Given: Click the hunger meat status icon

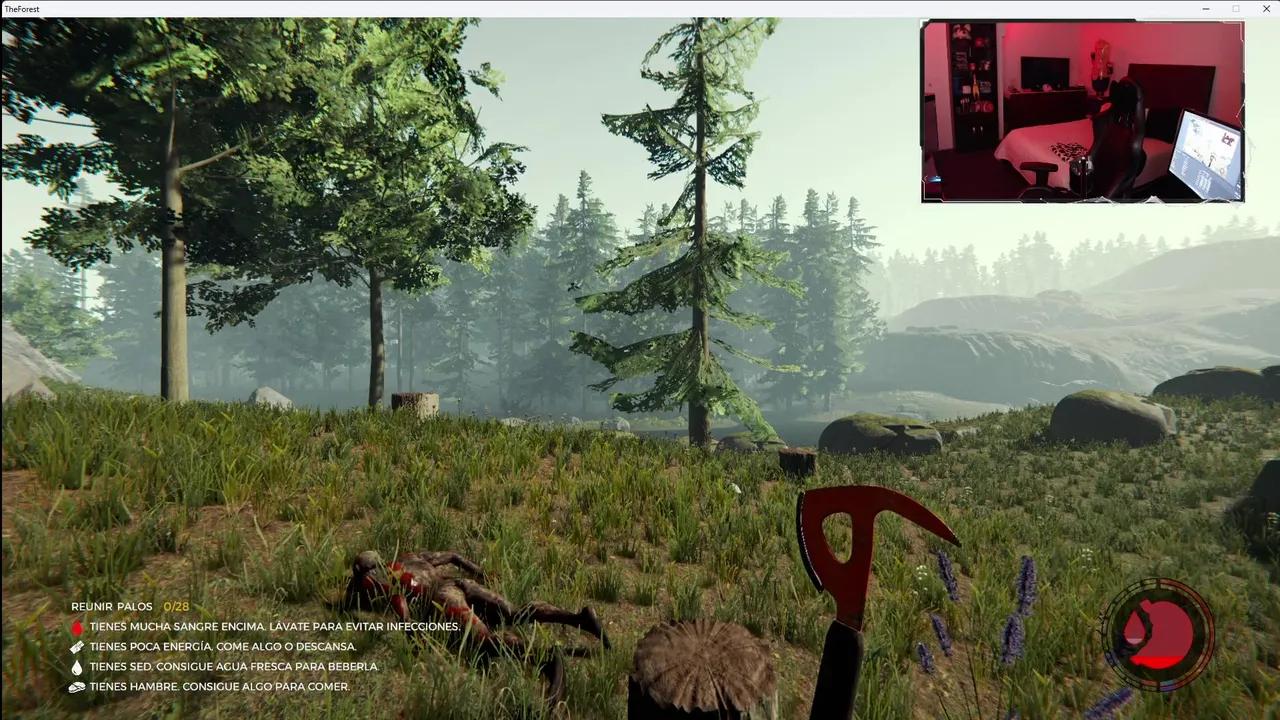Looking at the screenshot, I should point(78,686).
